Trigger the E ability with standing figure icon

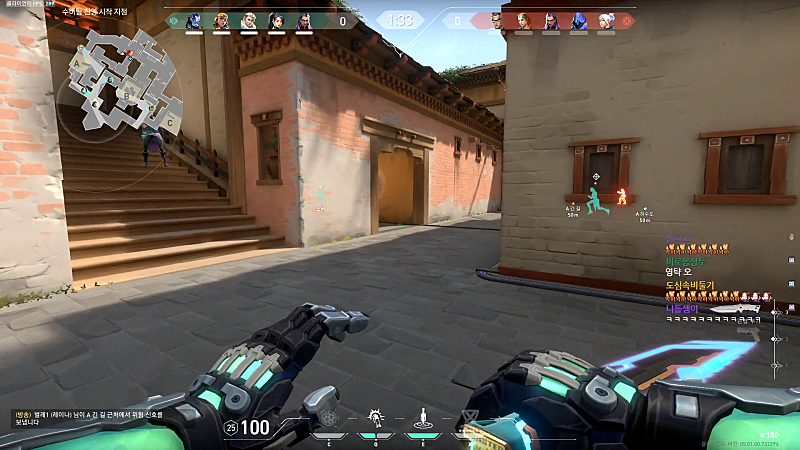point(423,418)
